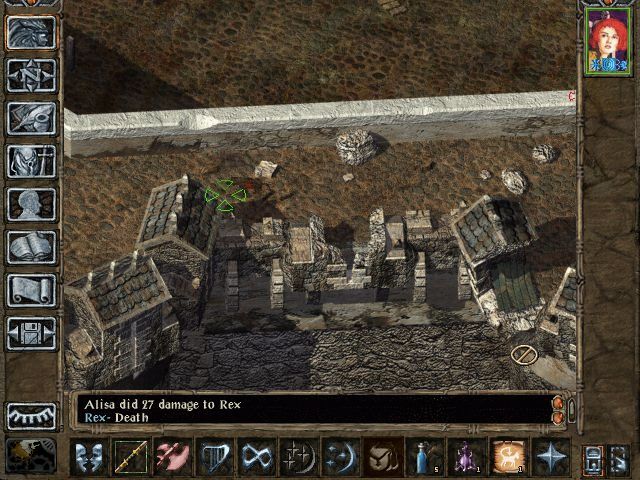Use the scroll with animal drawing
The height and width of the screenshot is (480, 640).
tap(509, 458)
